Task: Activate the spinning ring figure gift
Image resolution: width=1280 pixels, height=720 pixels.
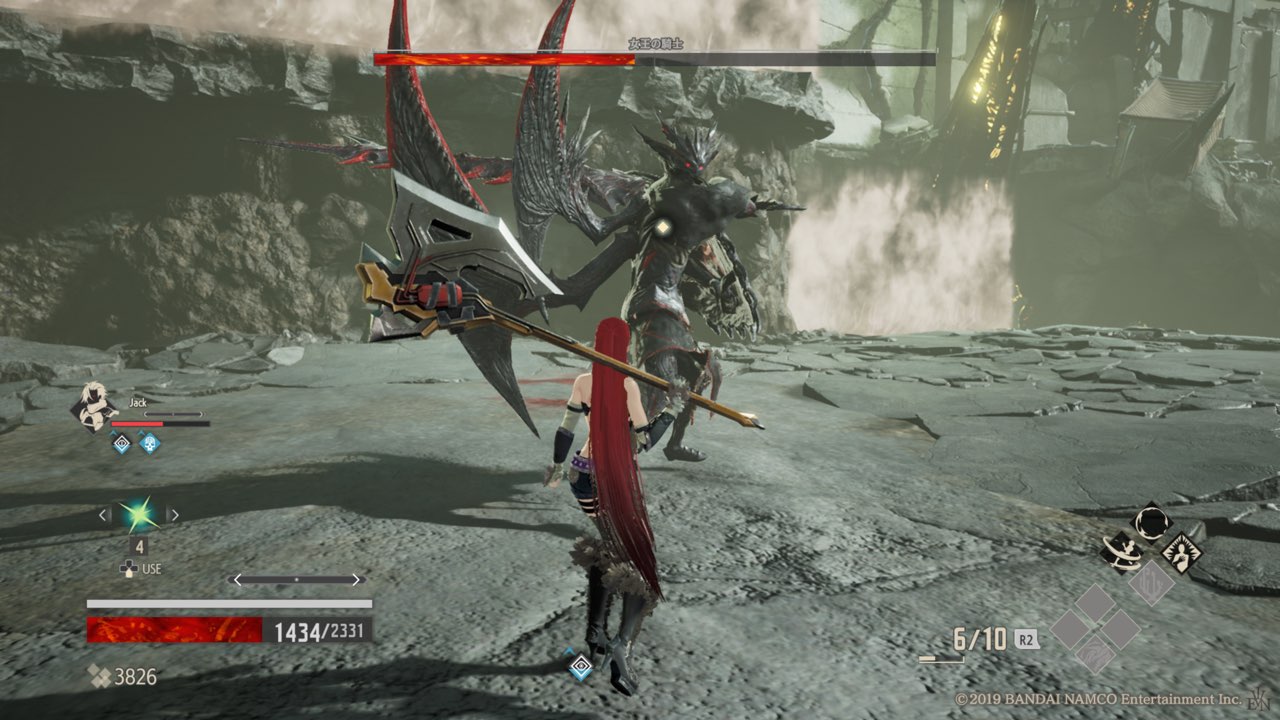Action: [x=1122, y=551]
